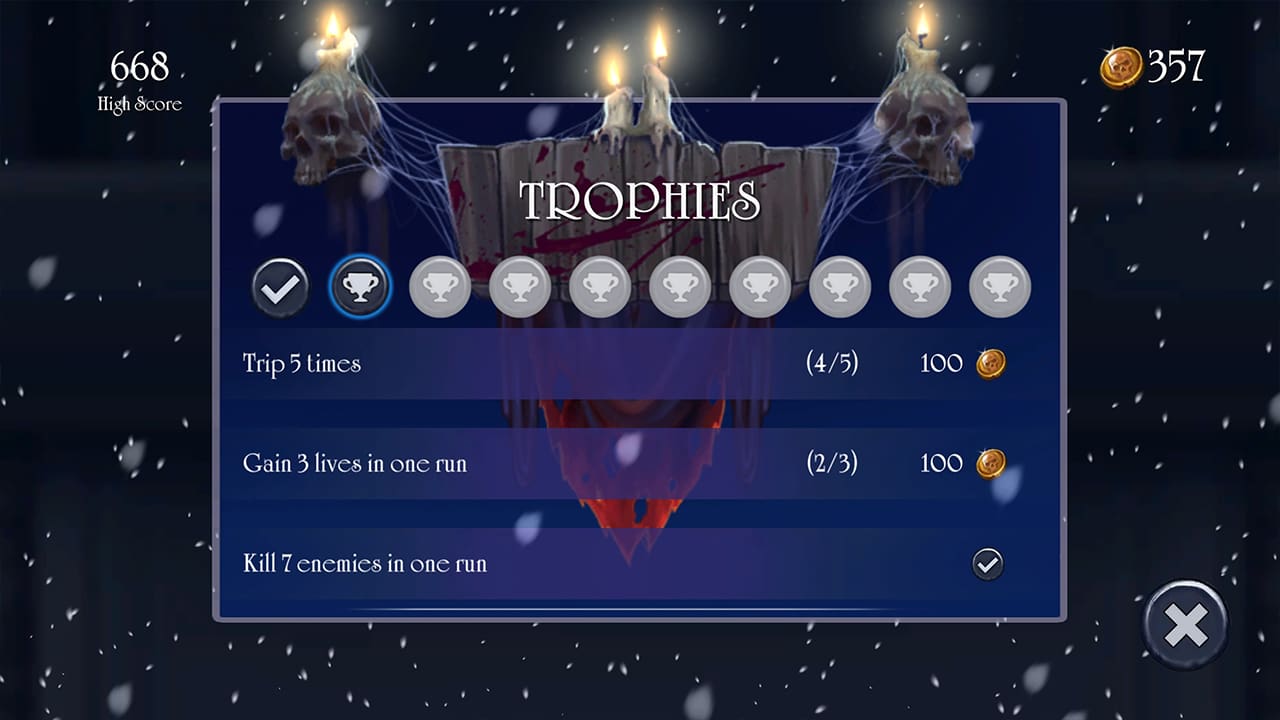Open the third trophy slot
The image size is (1280, 720).
pyautogui.click(x=441, y=287)
